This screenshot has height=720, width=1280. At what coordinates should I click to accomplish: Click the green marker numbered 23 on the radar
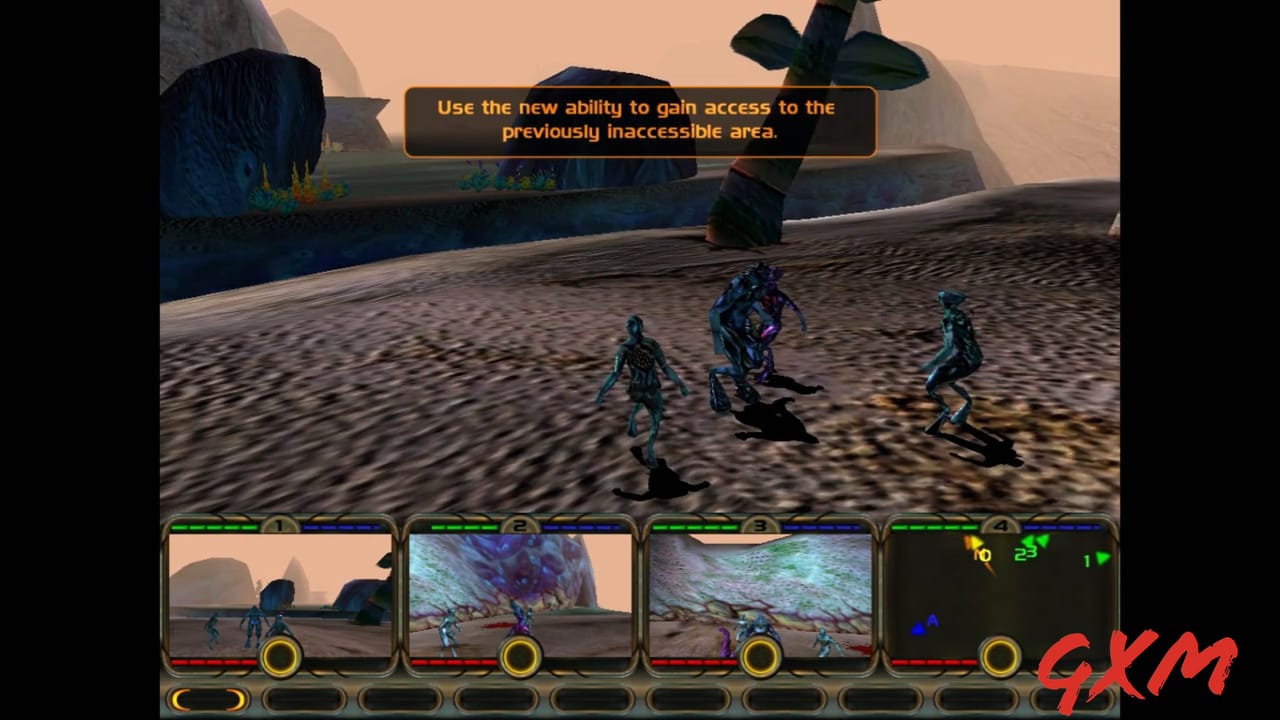1027,548
